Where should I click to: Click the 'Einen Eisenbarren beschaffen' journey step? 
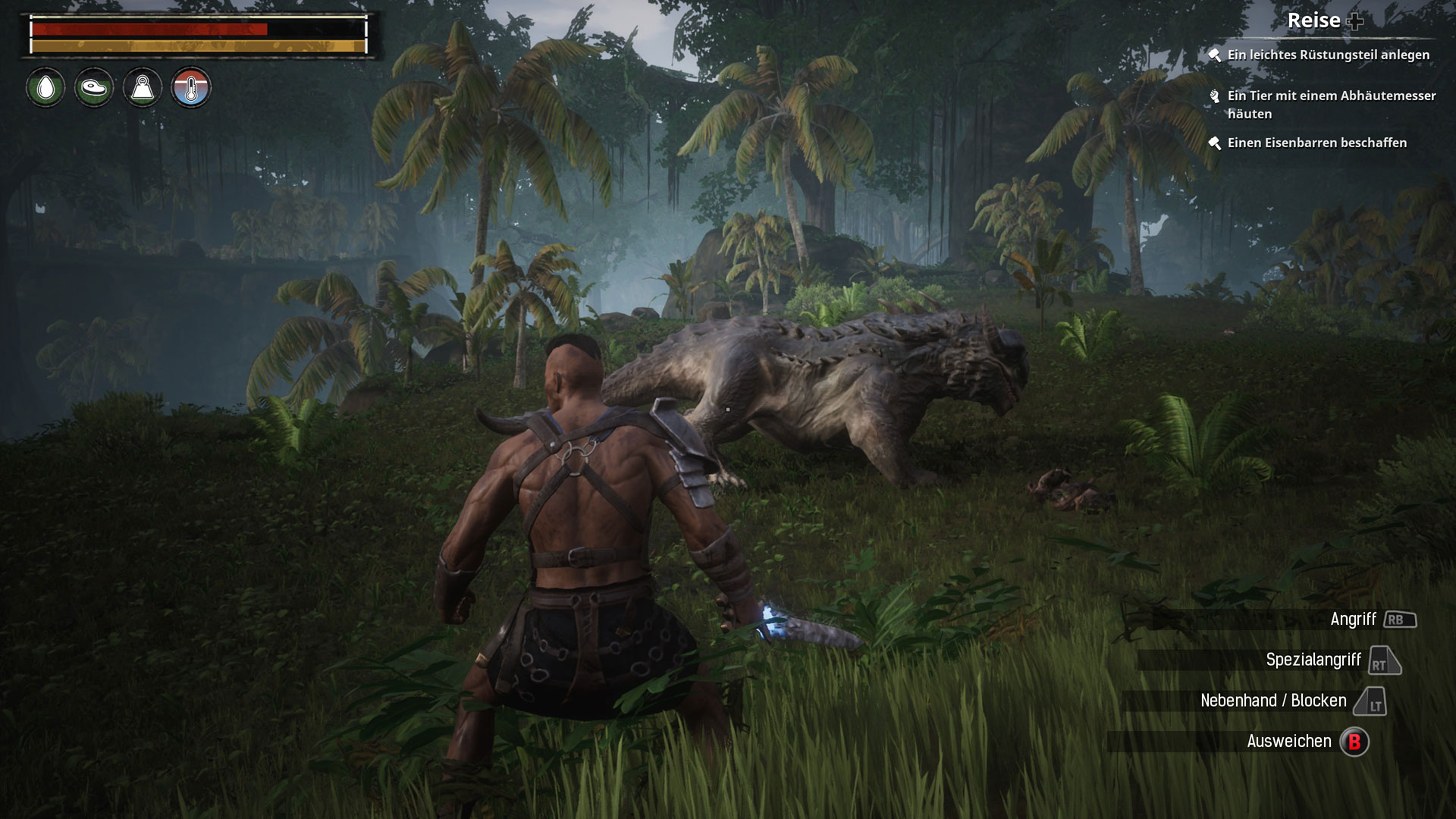tap(1316, 143)
